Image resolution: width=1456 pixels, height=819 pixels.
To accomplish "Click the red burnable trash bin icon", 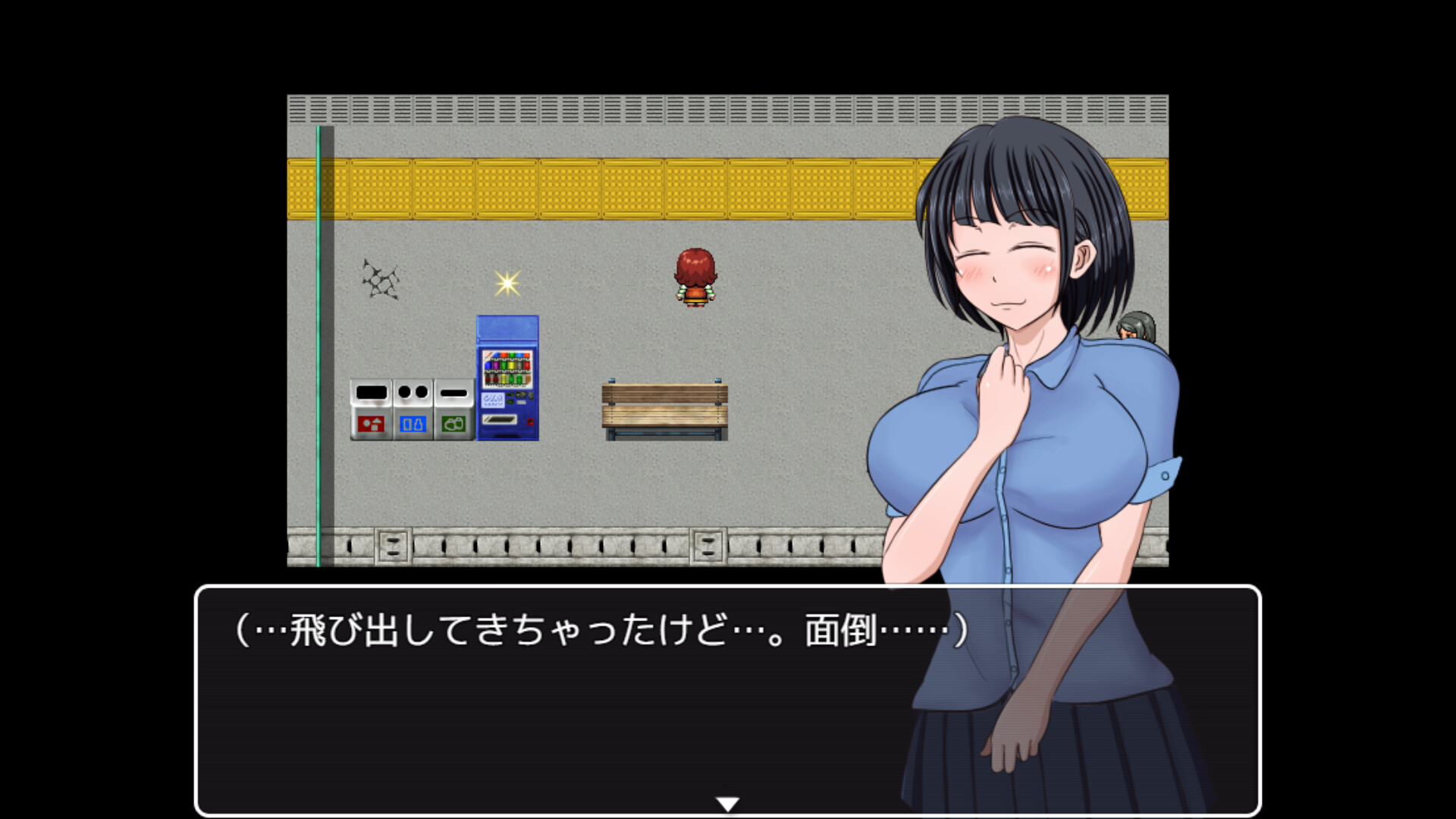I will tap(371, 425).
